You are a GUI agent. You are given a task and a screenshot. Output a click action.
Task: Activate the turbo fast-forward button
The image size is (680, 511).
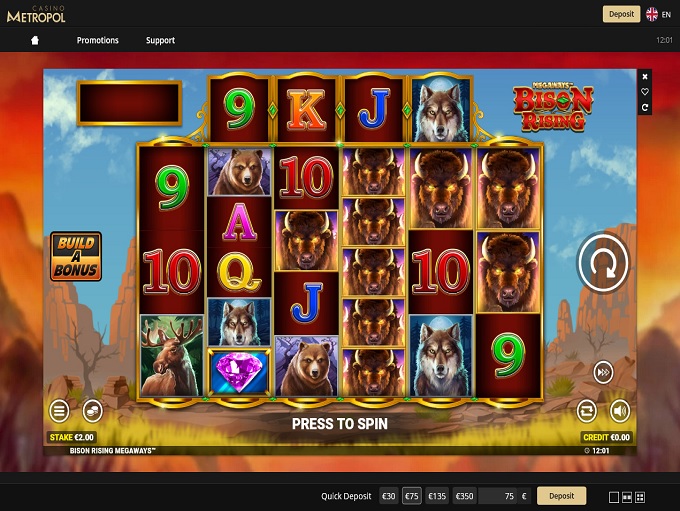pyautogui.click(x=603, y=370)
